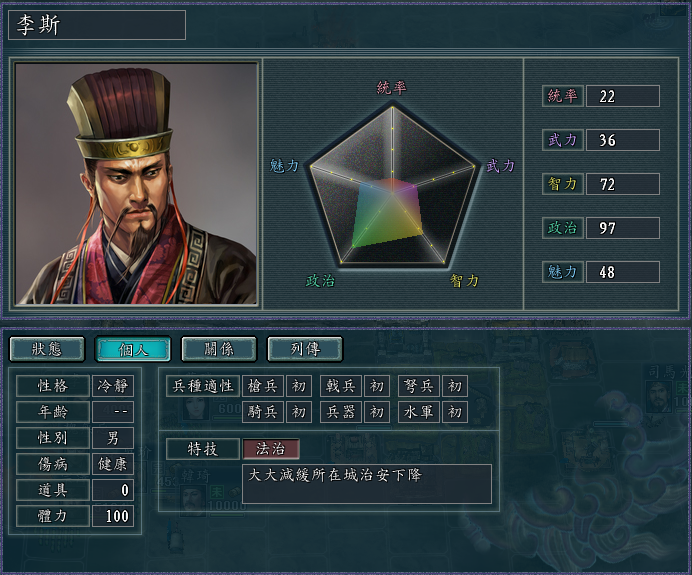Show the 列傳 biography tab
Image resolution: width=692 pixels, height=575 pixels.
click(305, 349)
